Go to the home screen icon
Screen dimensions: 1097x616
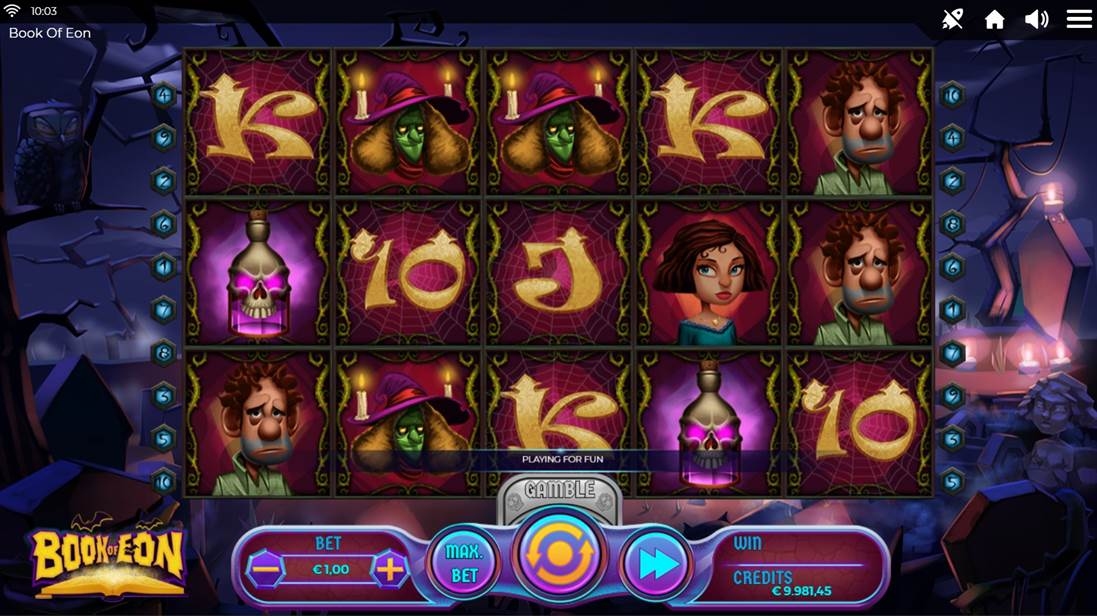click(994, 20)
